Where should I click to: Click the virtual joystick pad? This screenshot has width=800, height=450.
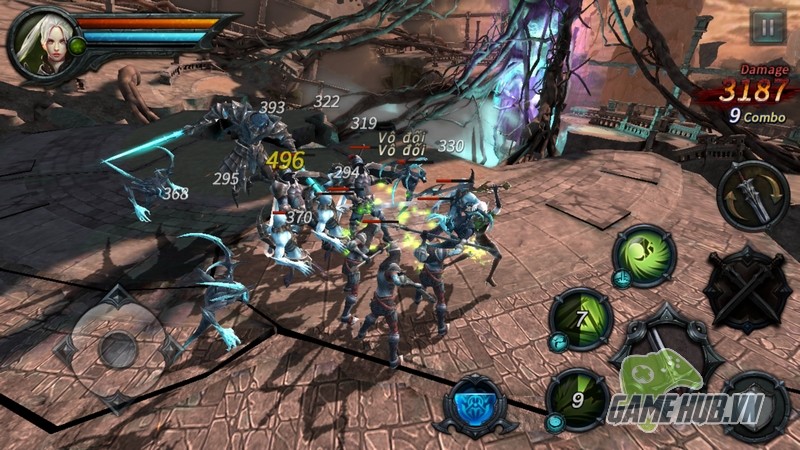coord(118,345)
